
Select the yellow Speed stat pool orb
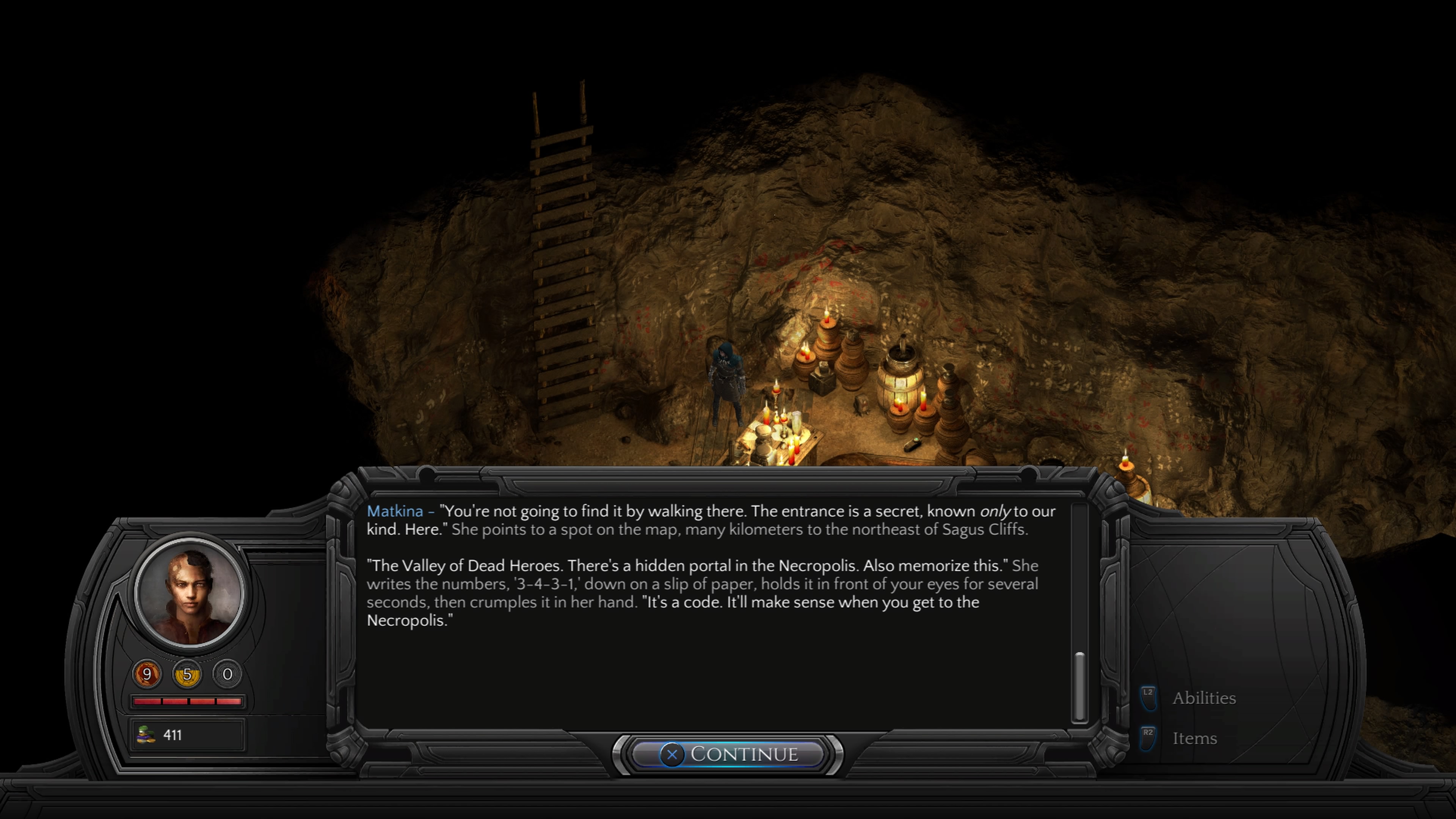(x=187, y=674)
